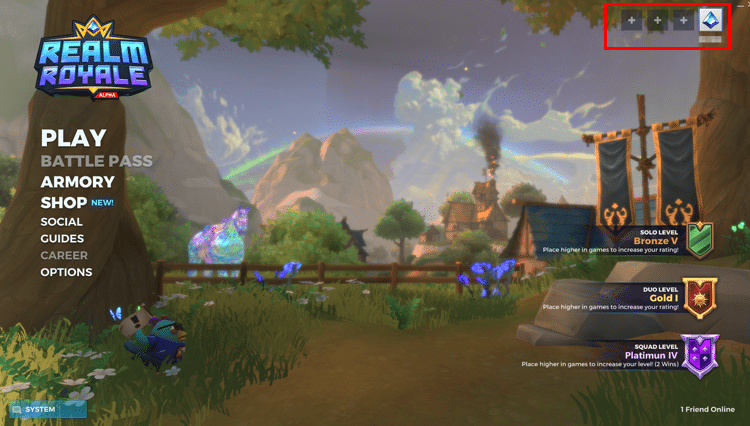Visit the Shop
The image size is (750, 426).
(x=66, y=202)
